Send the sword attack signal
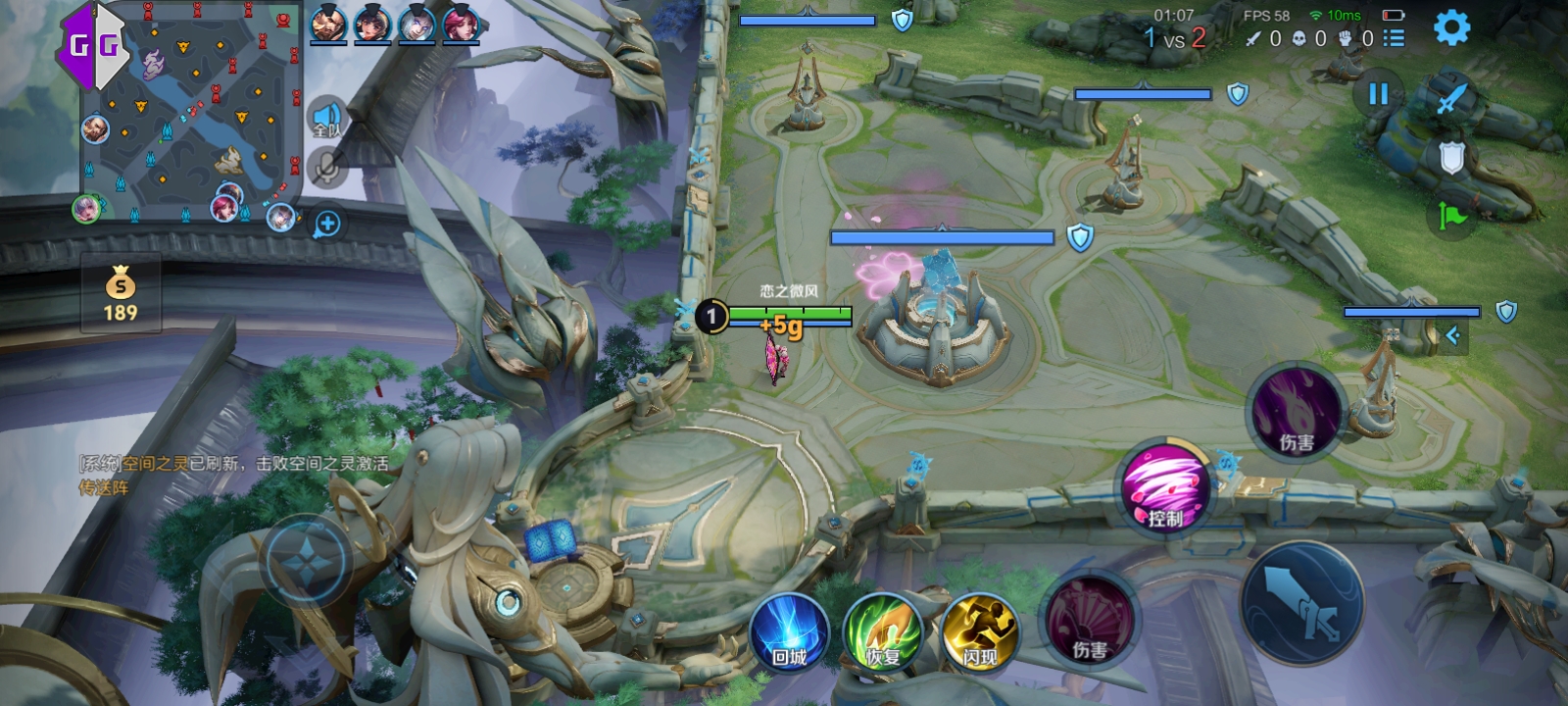This screenshot has height=706, width=1568. click(x=1451, y=98)
